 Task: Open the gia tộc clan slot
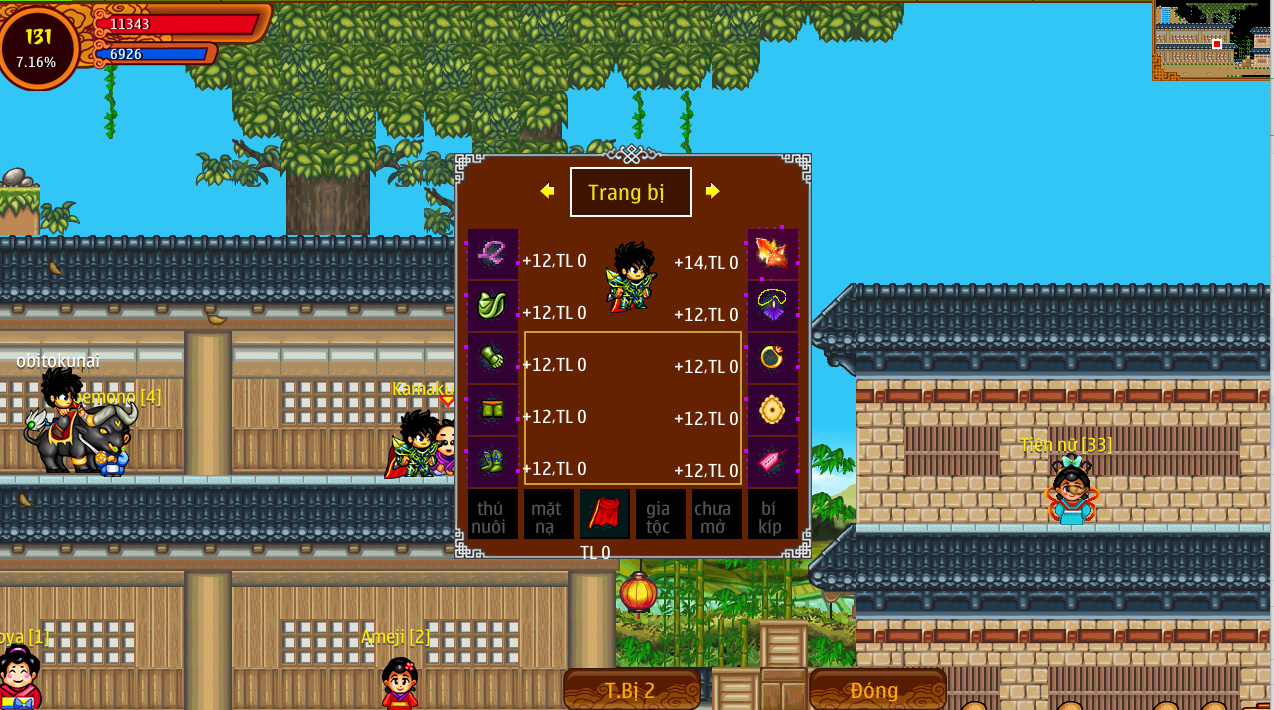(660, 515)
